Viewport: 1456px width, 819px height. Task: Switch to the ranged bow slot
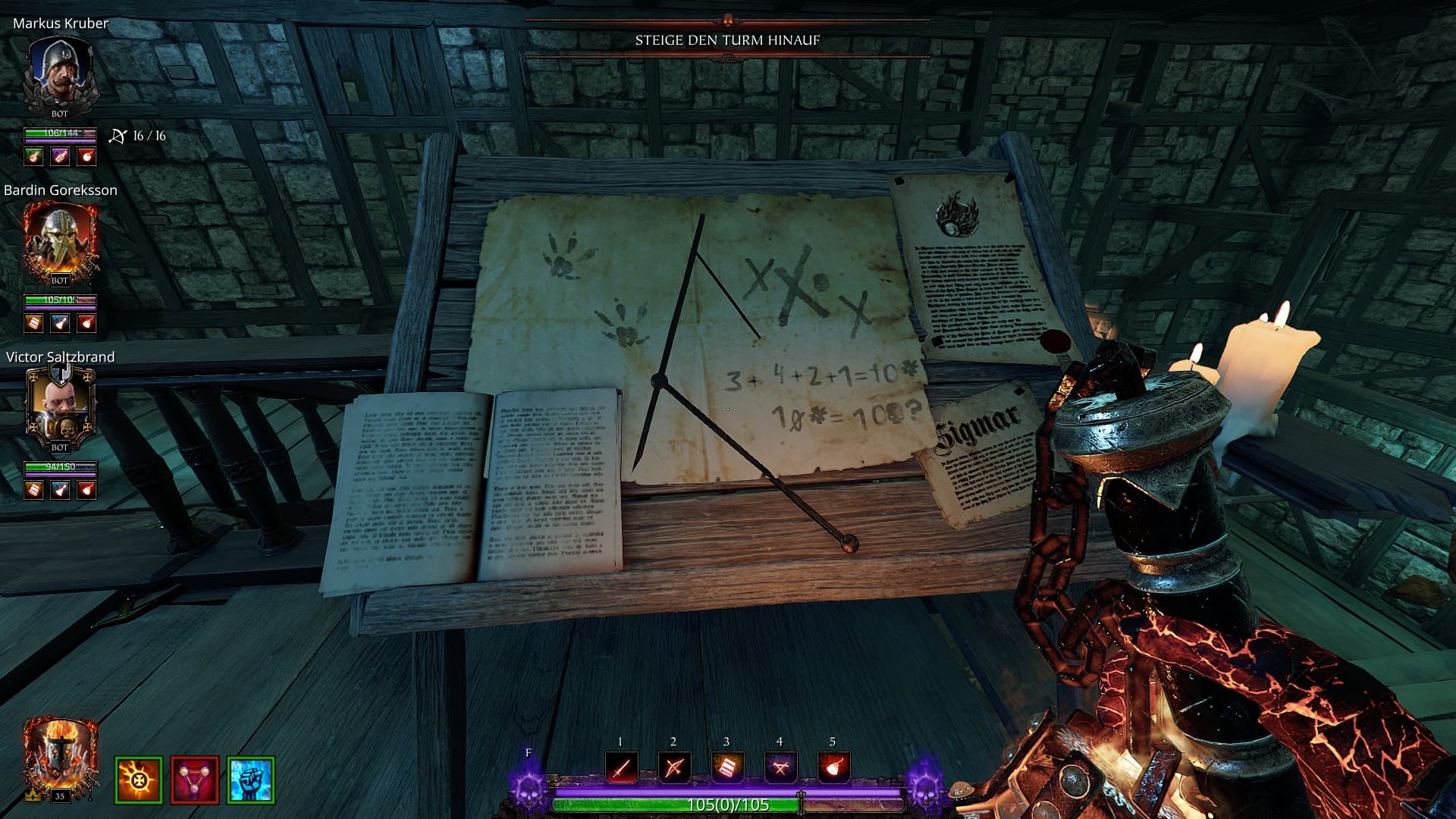point(673,768)
